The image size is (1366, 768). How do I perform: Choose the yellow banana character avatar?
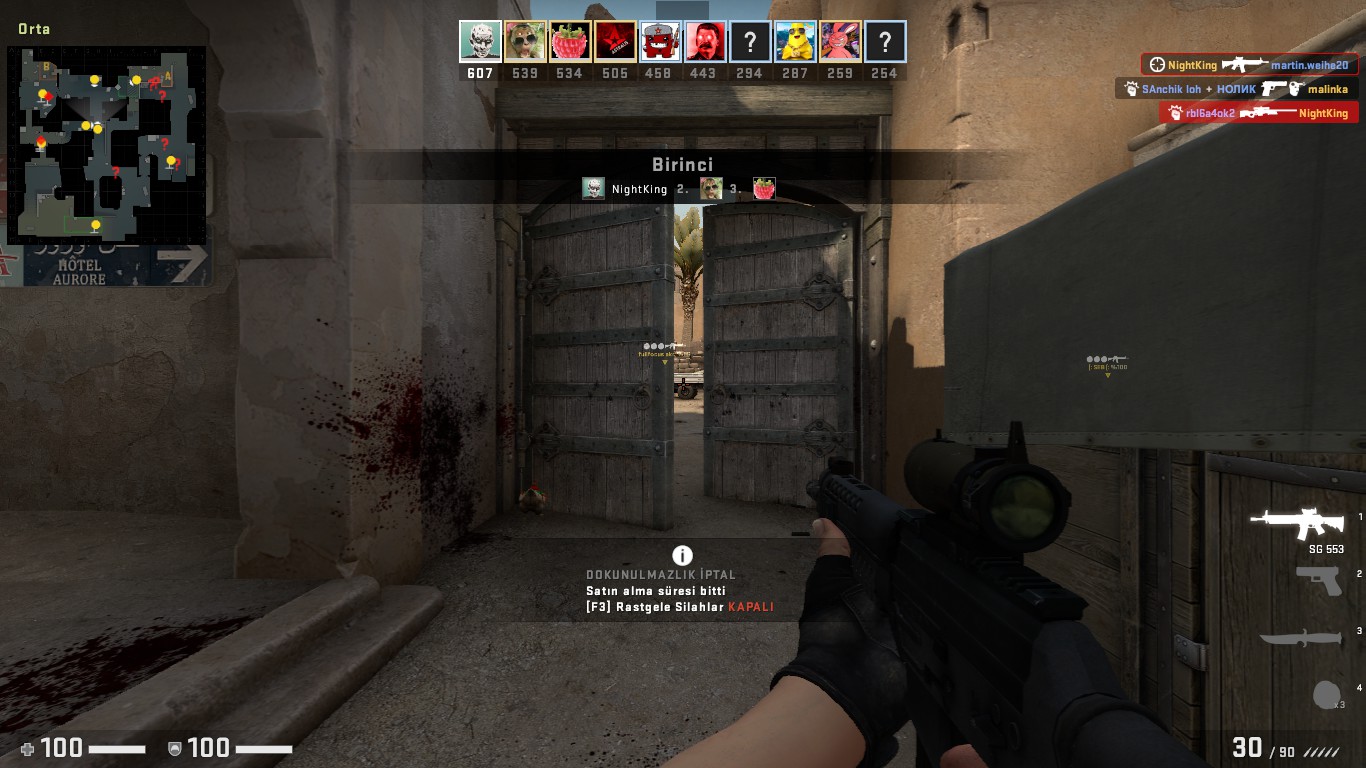pos(795,42)
